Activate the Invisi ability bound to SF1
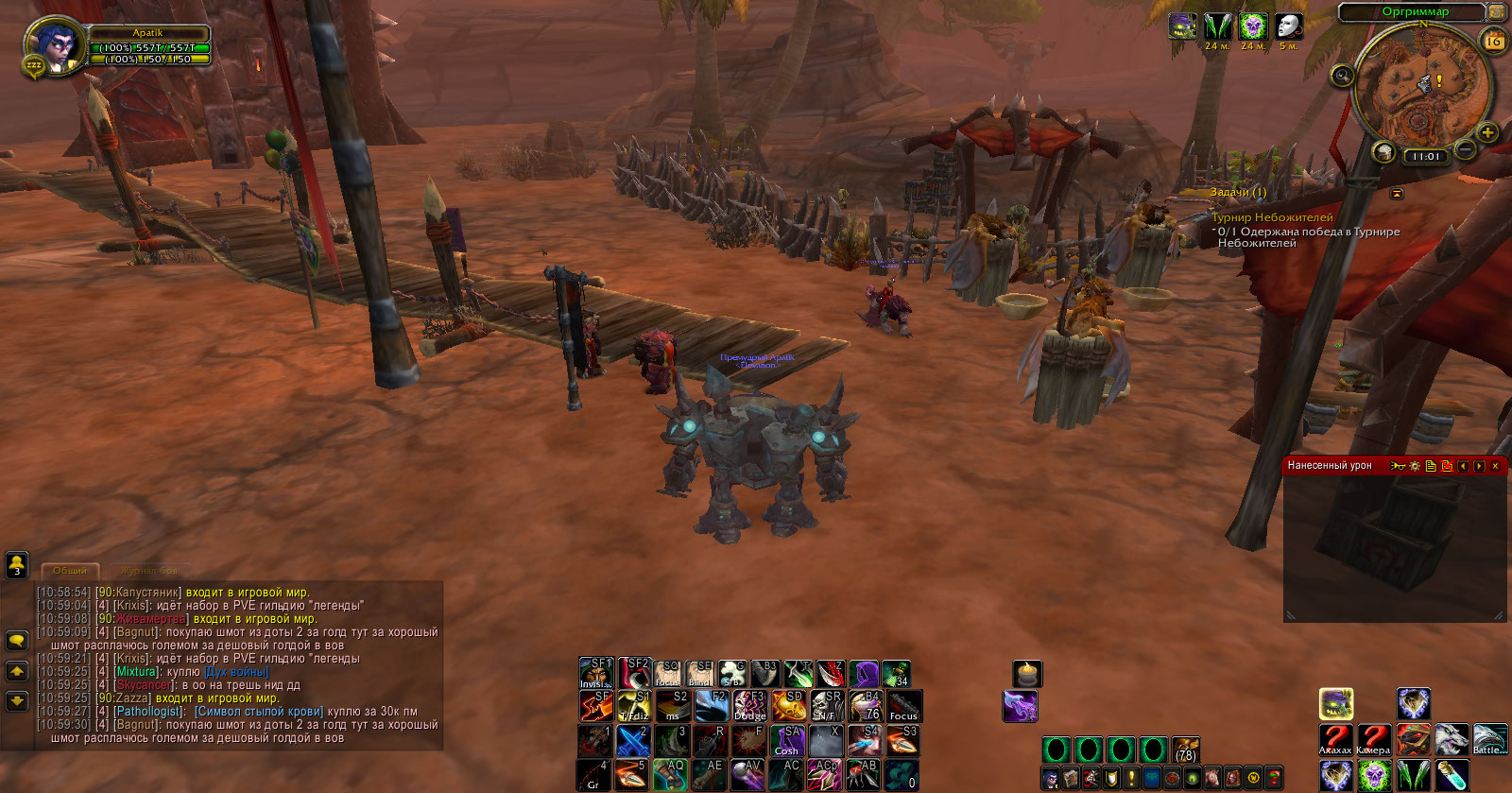This screenshot has width=1512, height=793. click(595, 674)
